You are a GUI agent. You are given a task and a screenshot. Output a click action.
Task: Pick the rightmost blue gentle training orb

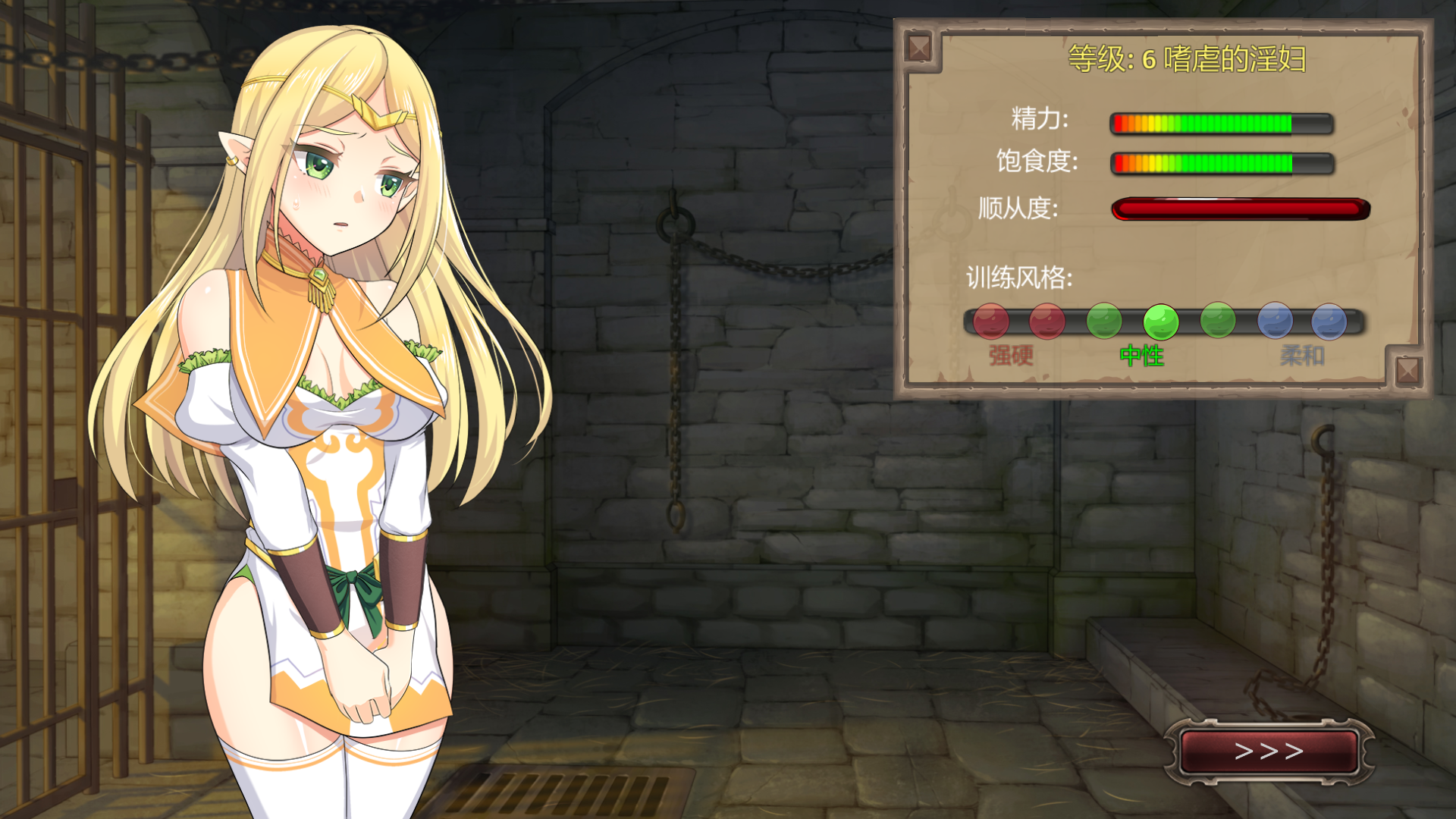click(1329, 322)
